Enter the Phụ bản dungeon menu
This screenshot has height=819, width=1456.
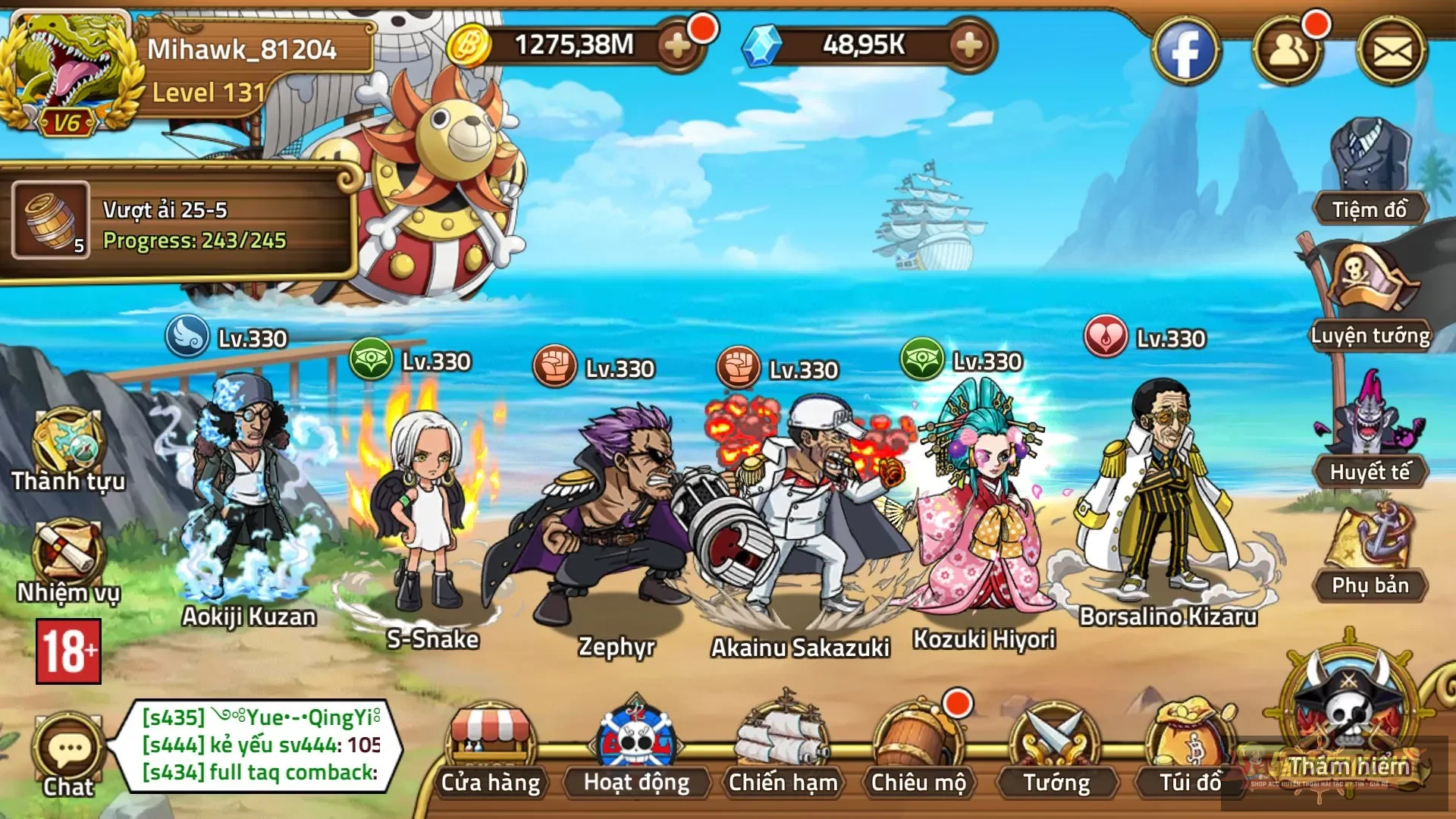tap(1370, 550)
